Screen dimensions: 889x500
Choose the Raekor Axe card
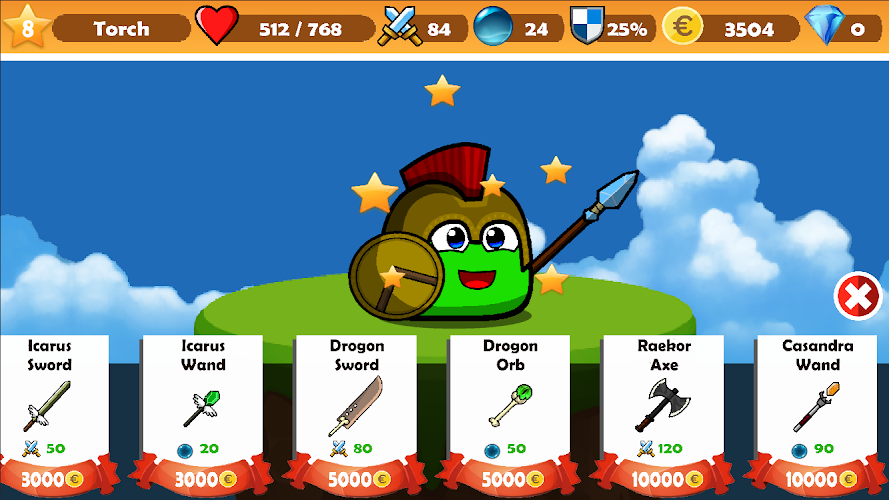(x=664, y=405)
